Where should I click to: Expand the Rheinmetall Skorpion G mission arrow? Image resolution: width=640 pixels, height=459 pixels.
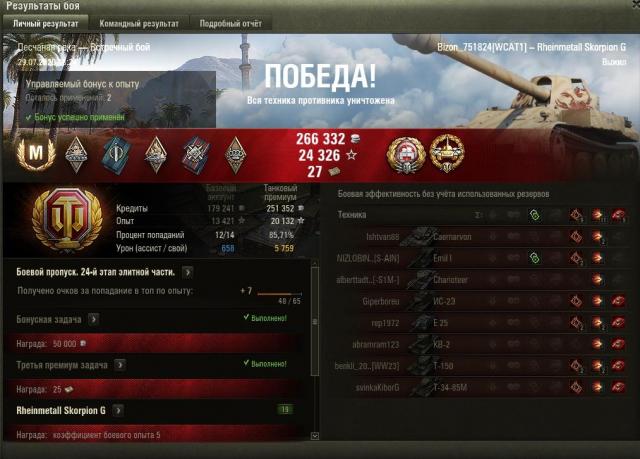(x=118, y=410)
